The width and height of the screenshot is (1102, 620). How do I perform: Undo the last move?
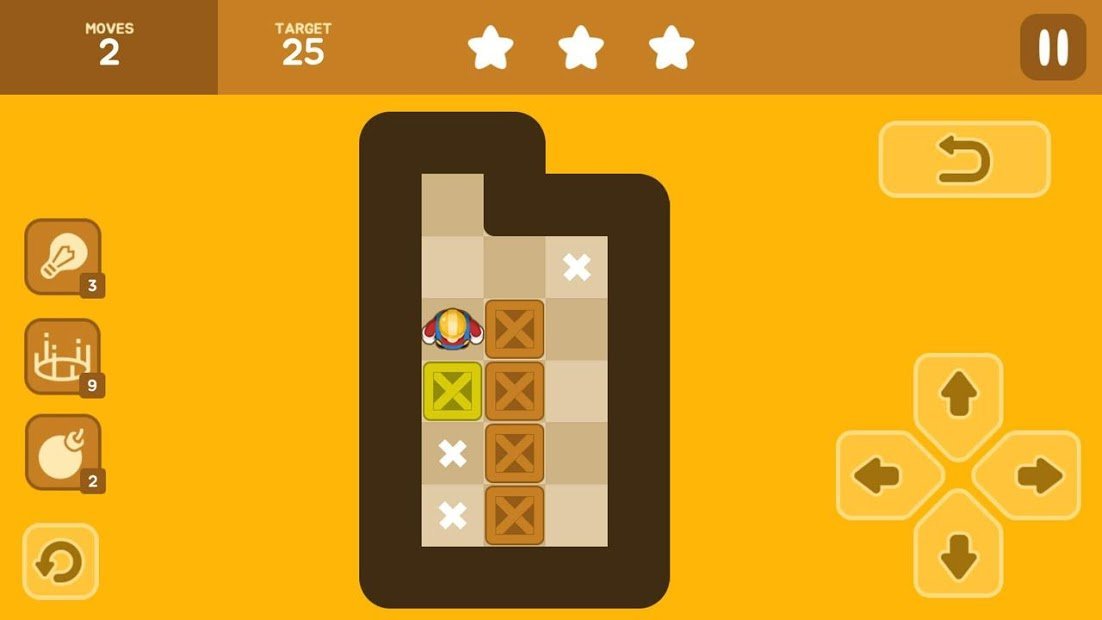(x=964, y=160)
